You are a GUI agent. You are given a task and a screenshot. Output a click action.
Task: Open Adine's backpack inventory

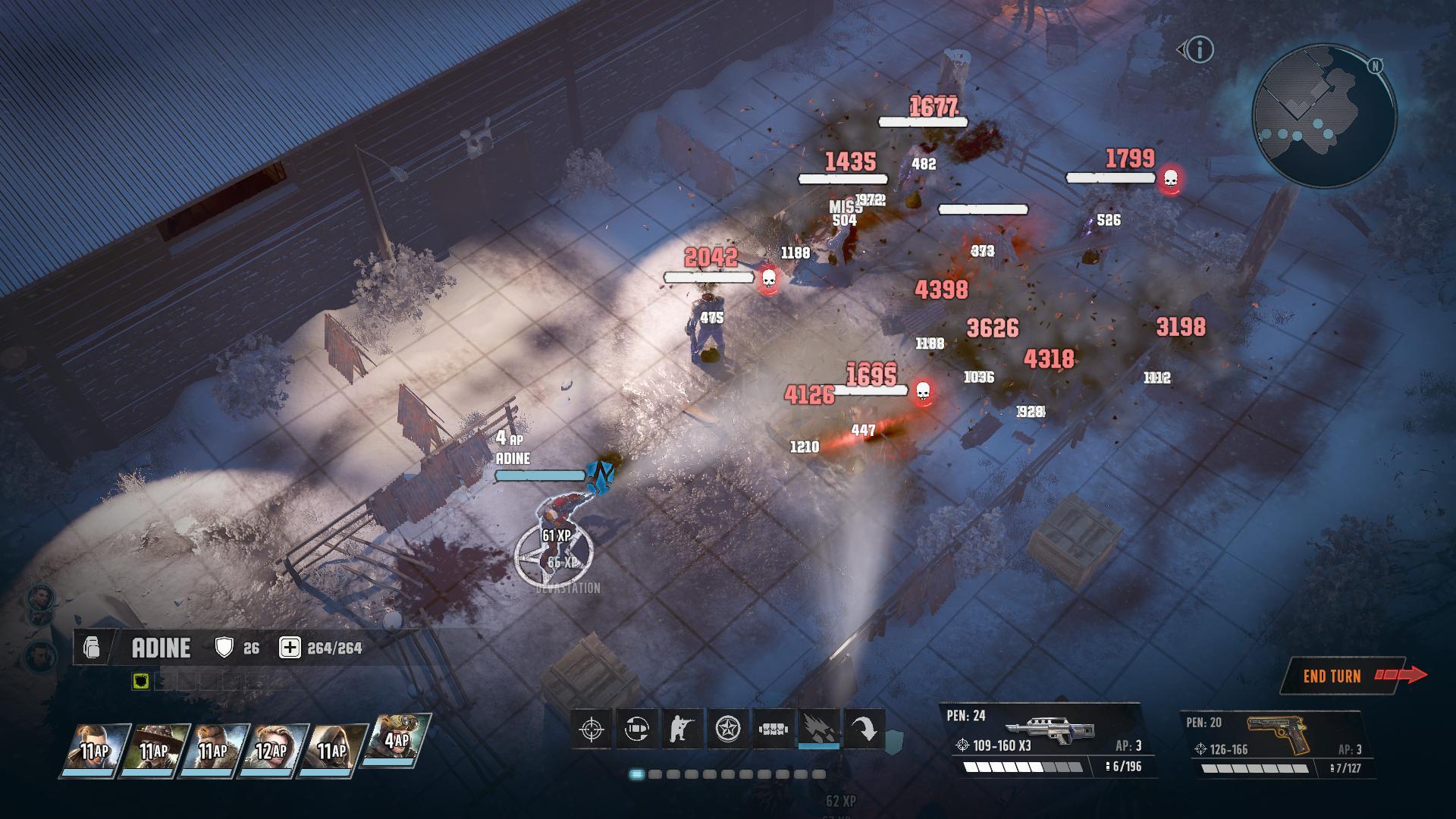[92, 648]
